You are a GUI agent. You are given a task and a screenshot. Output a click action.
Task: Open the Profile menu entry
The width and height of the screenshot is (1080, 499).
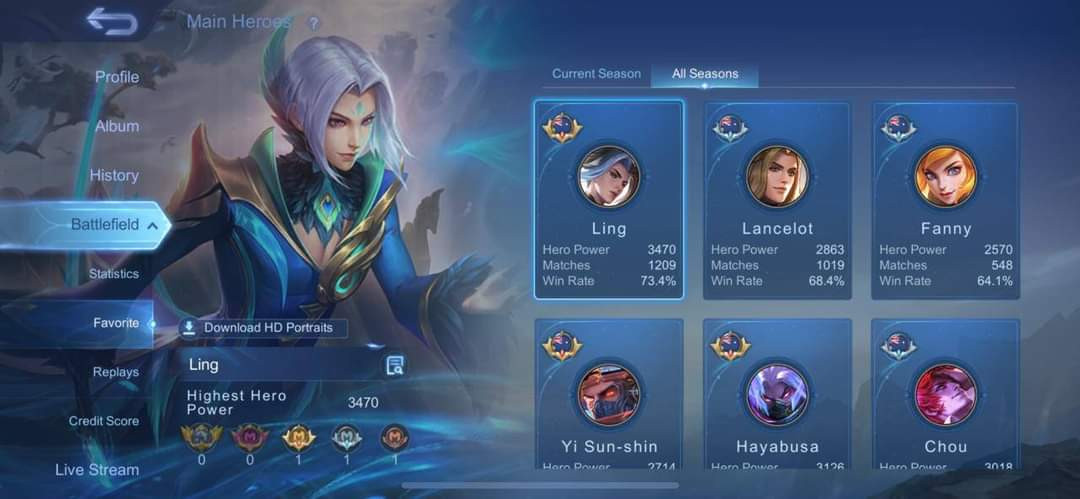coord(117,77)
